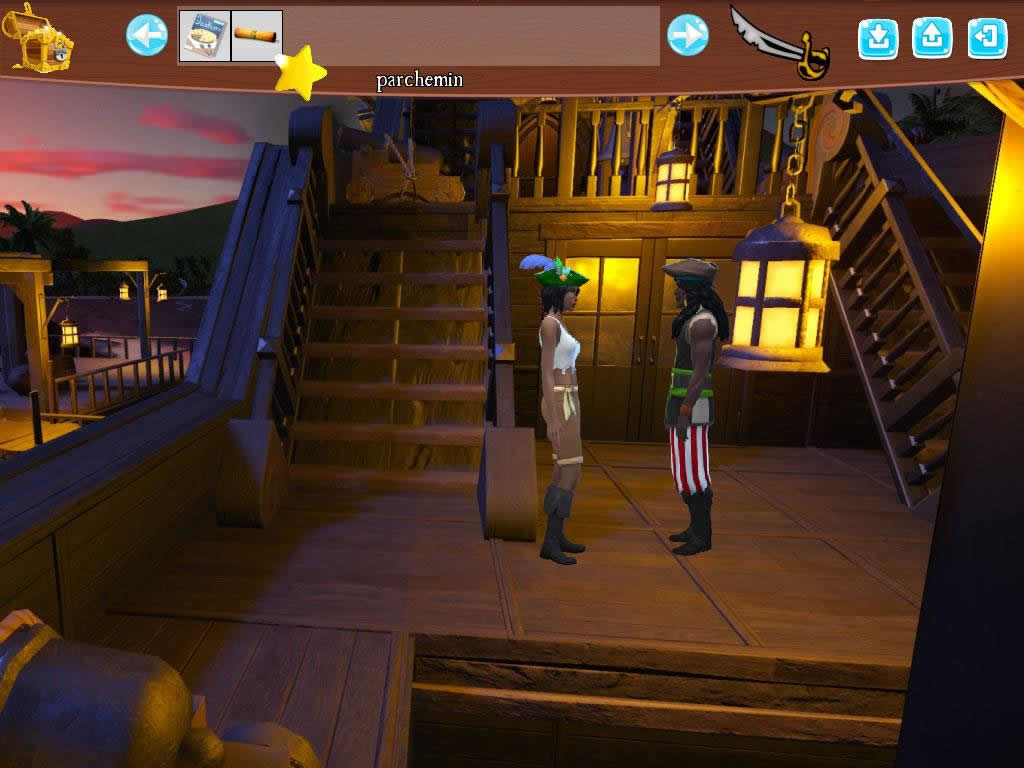Load a game with upload-arrow button
Viewport: 1024px width, 768px height.
pos(932,38)
